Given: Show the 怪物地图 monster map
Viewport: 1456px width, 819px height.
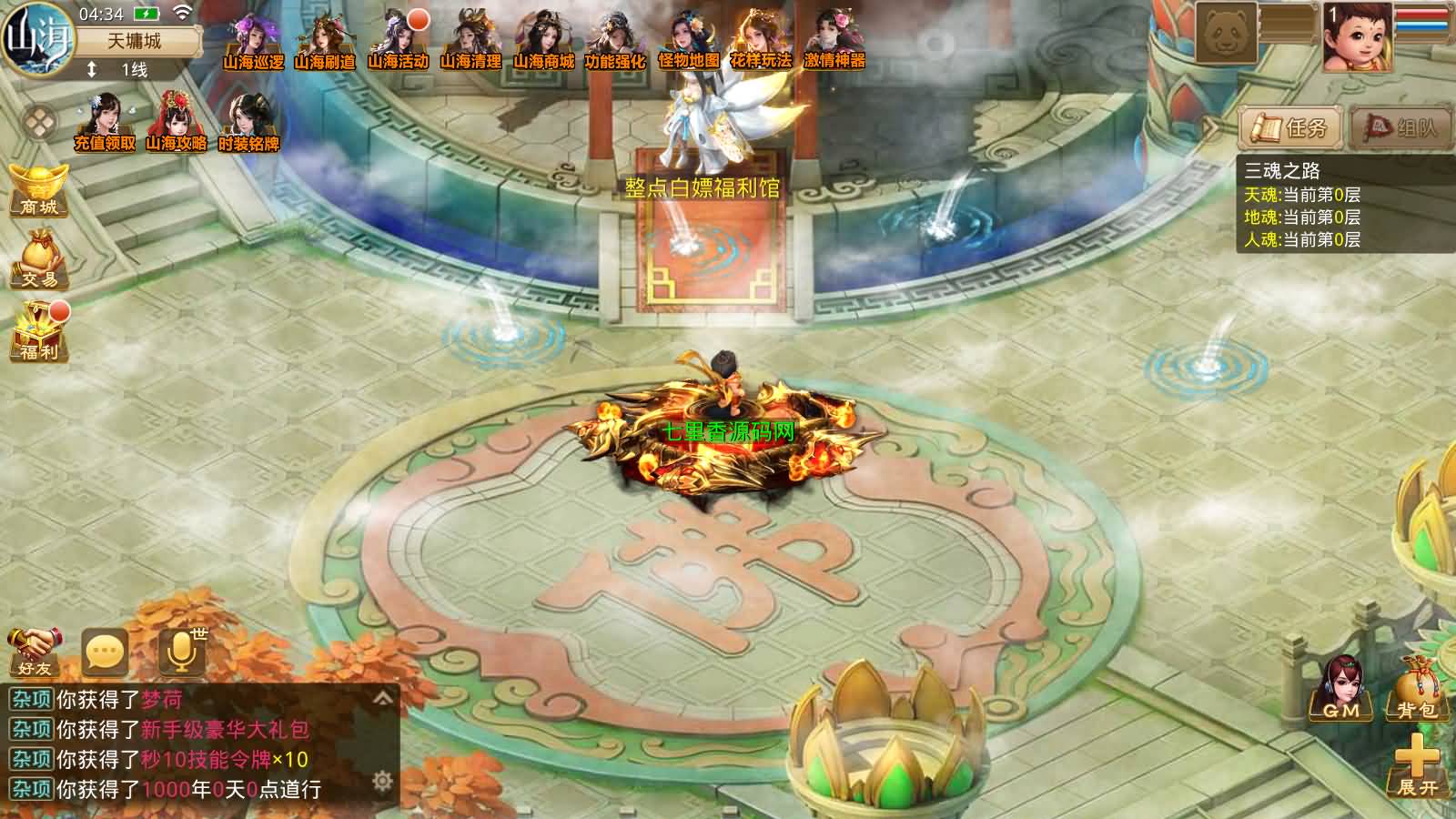Looking at the screenshot, I should (689, 41).
